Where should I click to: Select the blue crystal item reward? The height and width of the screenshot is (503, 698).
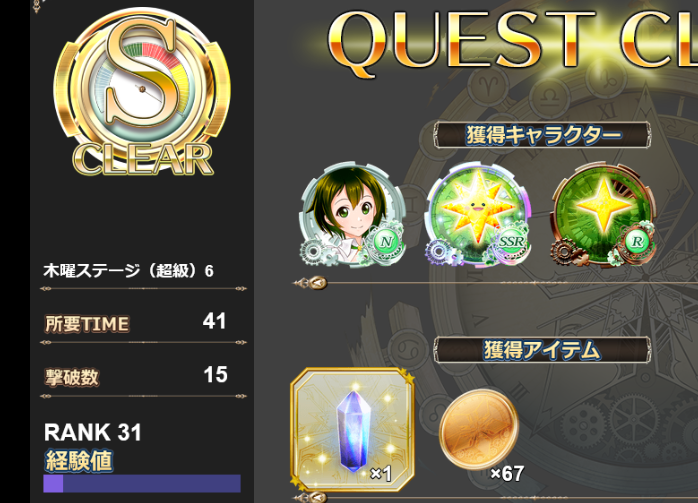352,428
